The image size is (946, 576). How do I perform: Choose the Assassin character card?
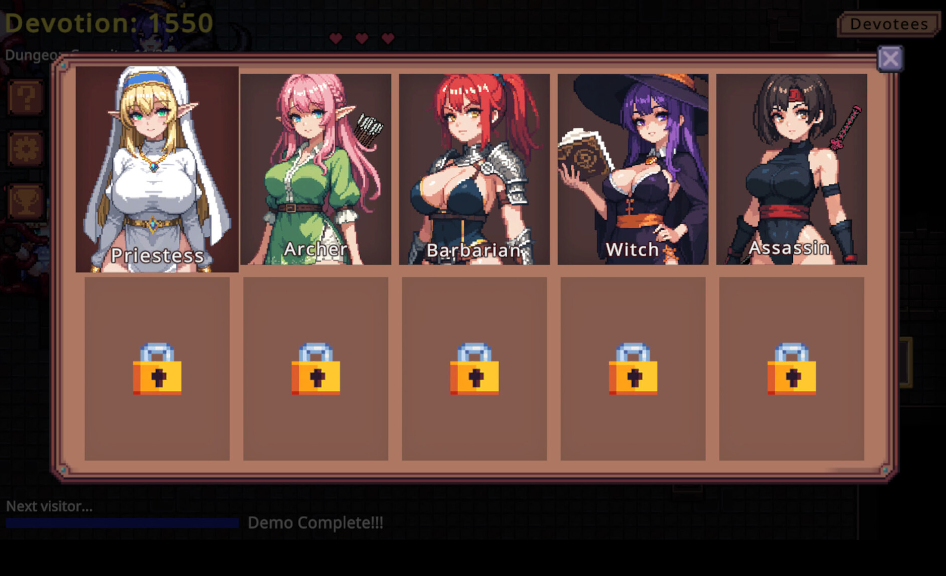791,169
